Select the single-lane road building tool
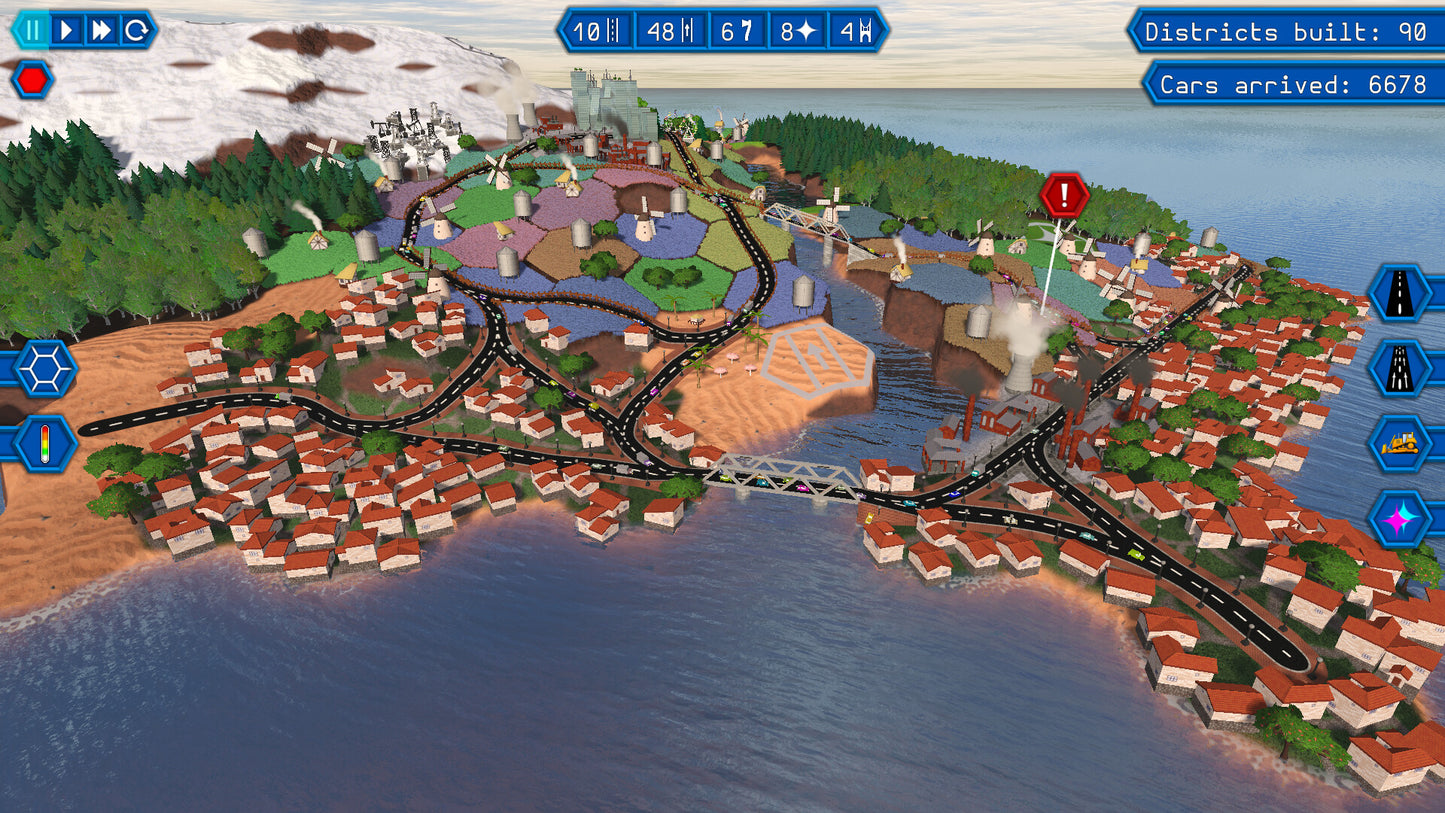The height and width of the screenshot is (813, 1445). pos(1400,293)
